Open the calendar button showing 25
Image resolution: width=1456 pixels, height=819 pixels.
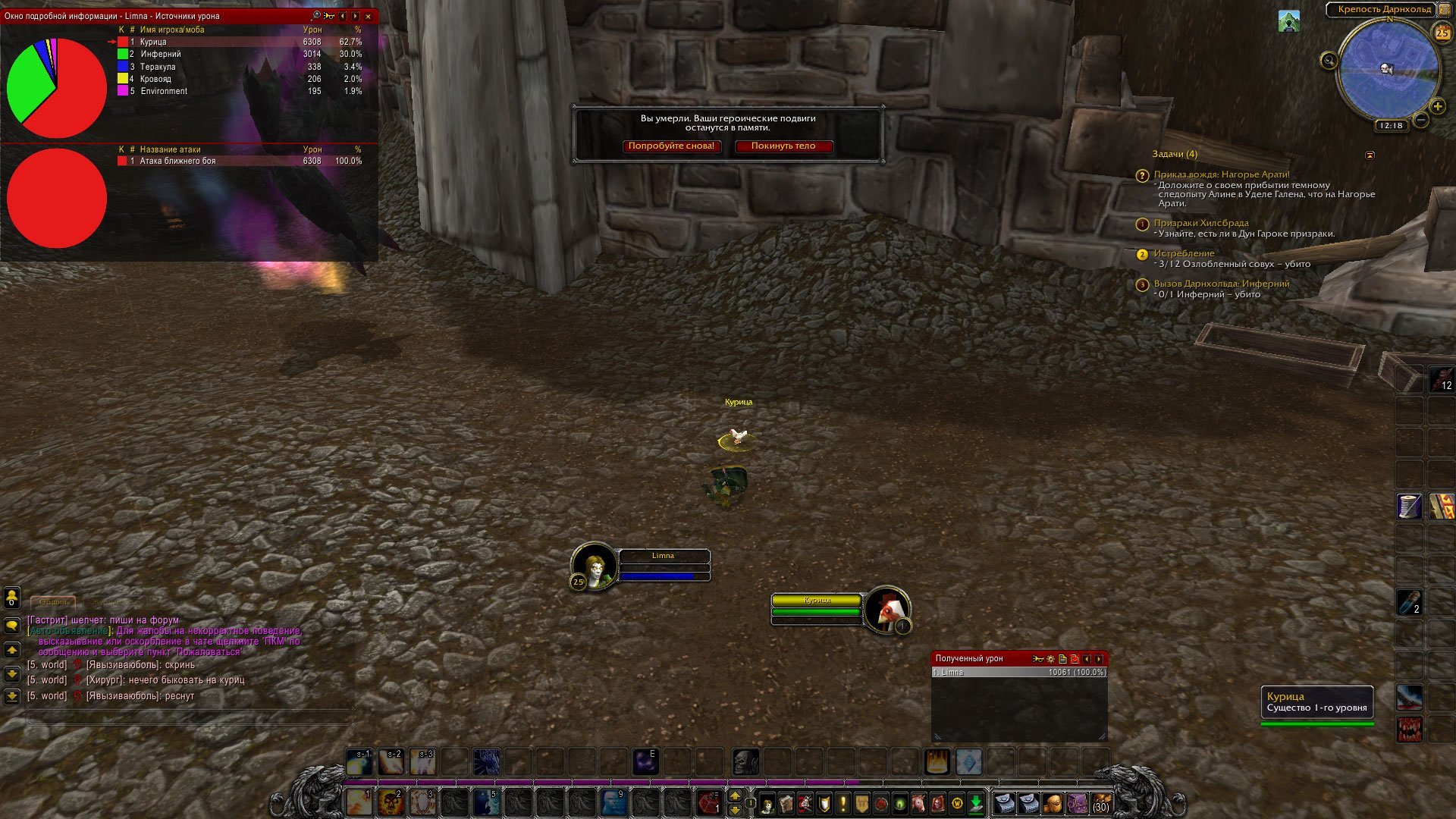(x=1442, y=33)
